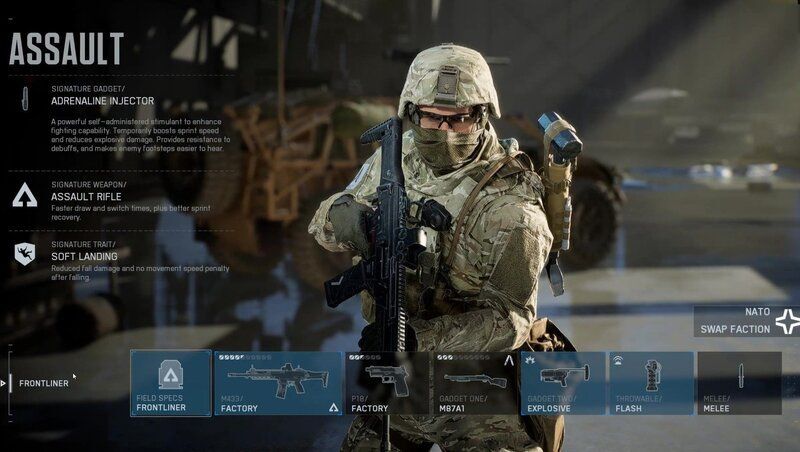The height and width of the screenshot is (452, 800).
Task: Choose the Frontliner loadout entry on the left
Action: 44,383
